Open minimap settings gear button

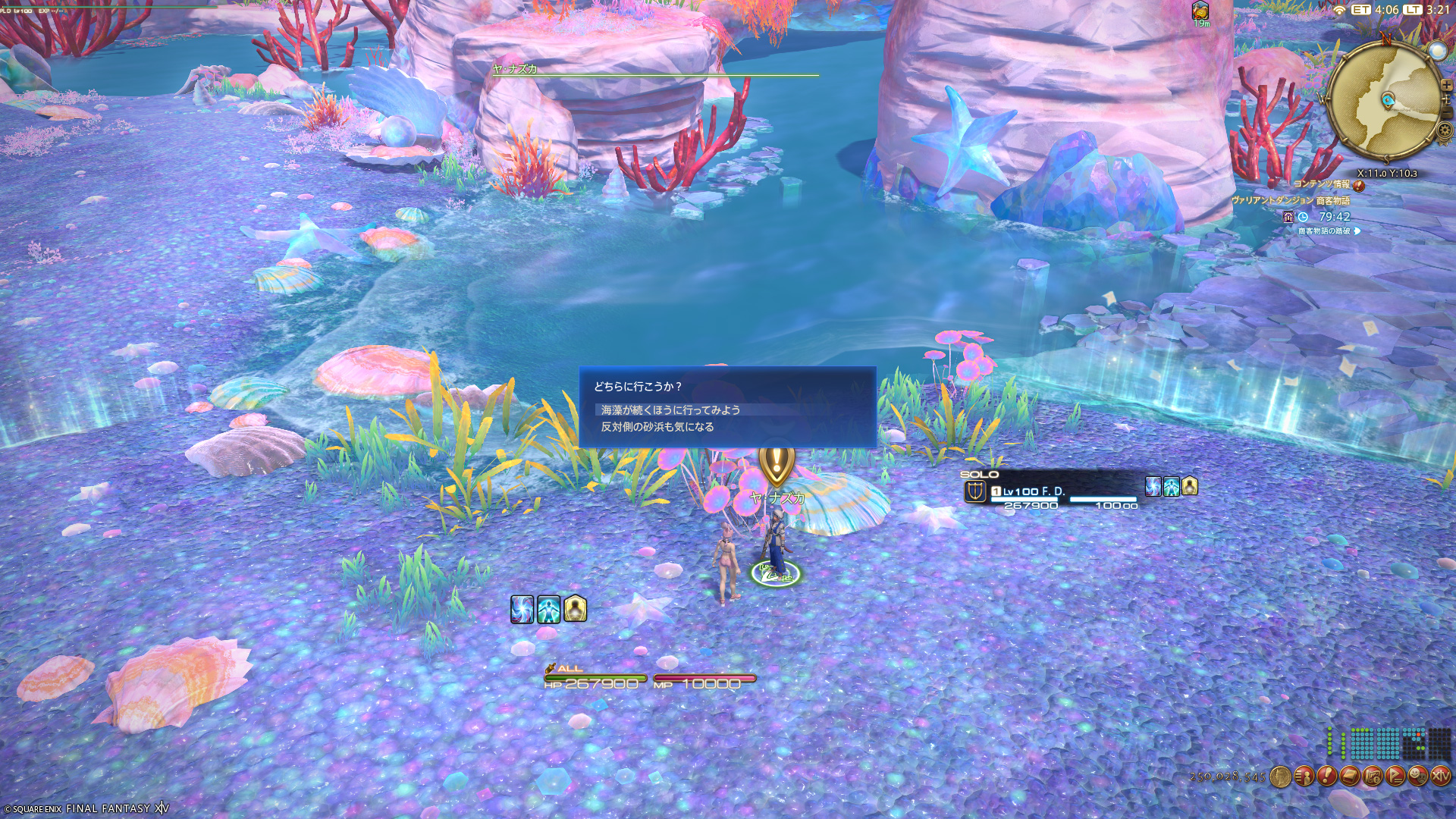pos(1445,130)
